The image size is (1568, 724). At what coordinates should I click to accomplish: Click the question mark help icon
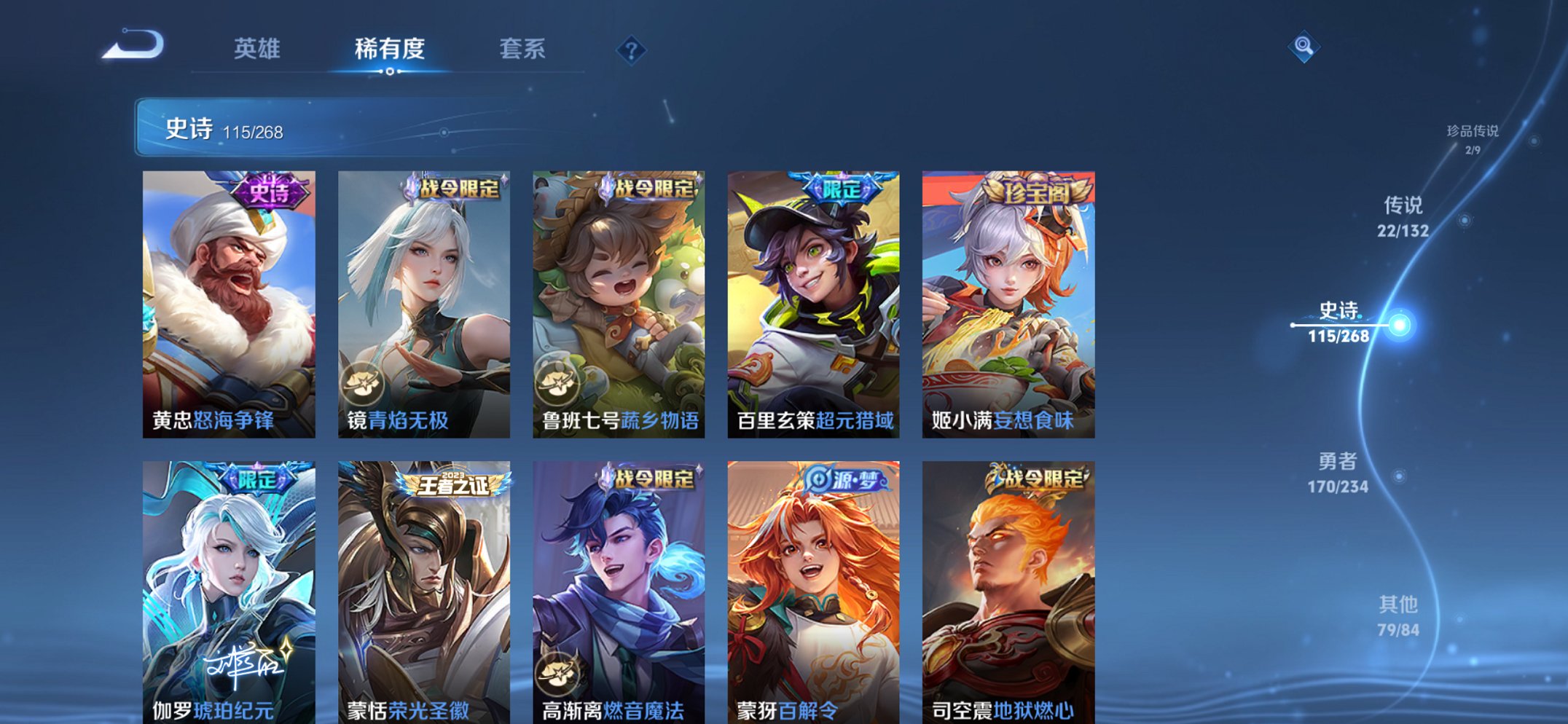tap(633, 50)
